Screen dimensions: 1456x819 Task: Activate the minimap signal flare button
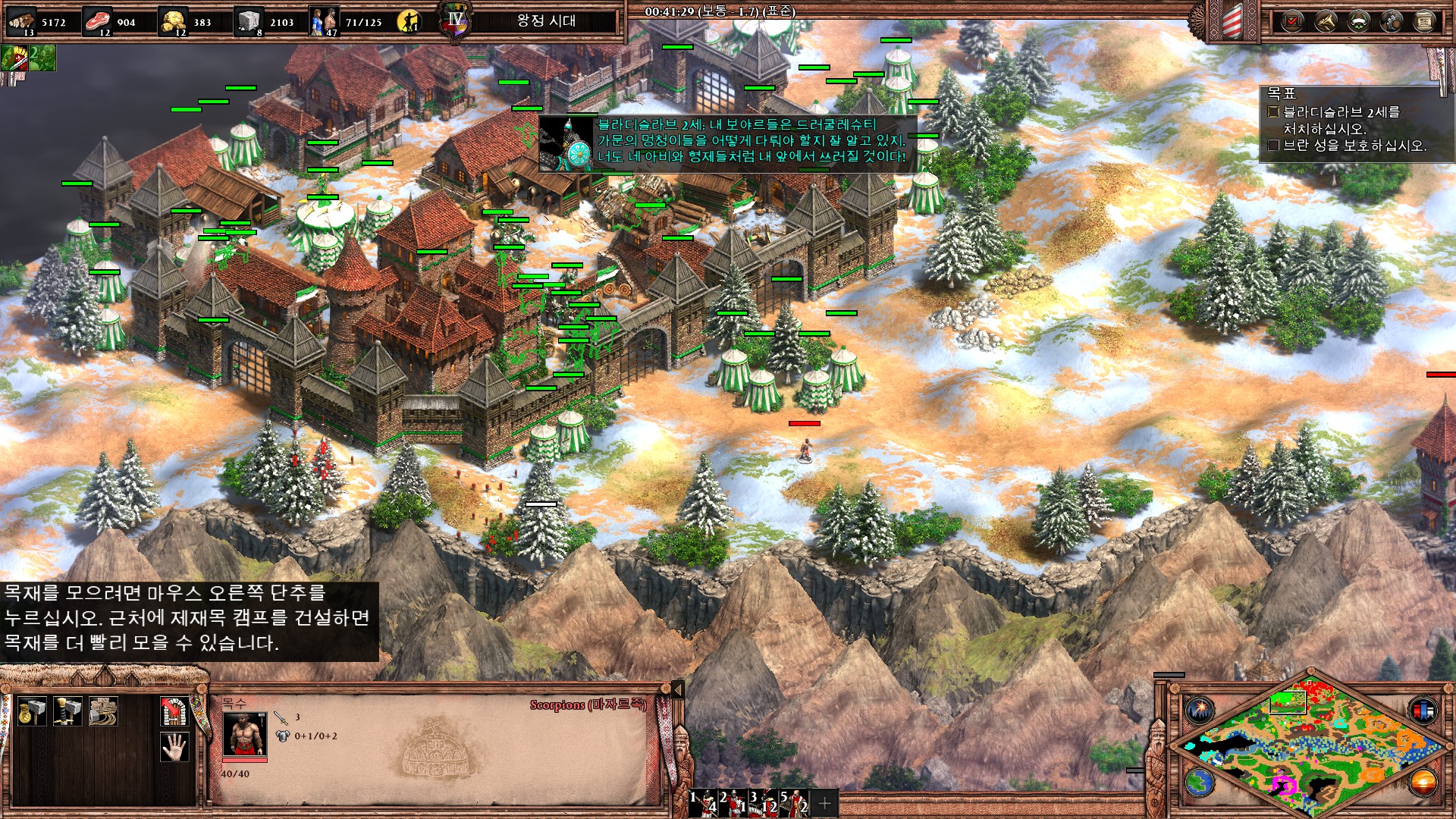click(x=1200, y=711)
